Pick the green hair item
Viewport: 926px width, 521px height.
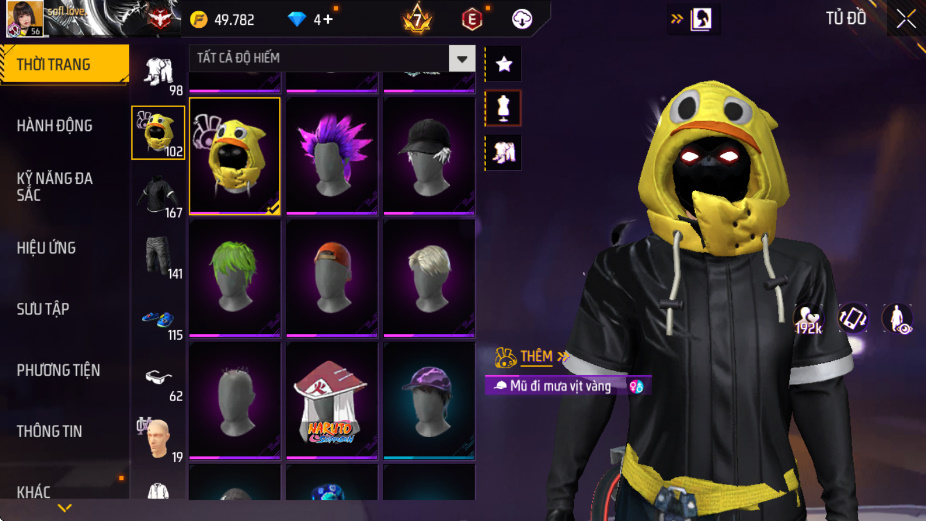coord(235,276)
